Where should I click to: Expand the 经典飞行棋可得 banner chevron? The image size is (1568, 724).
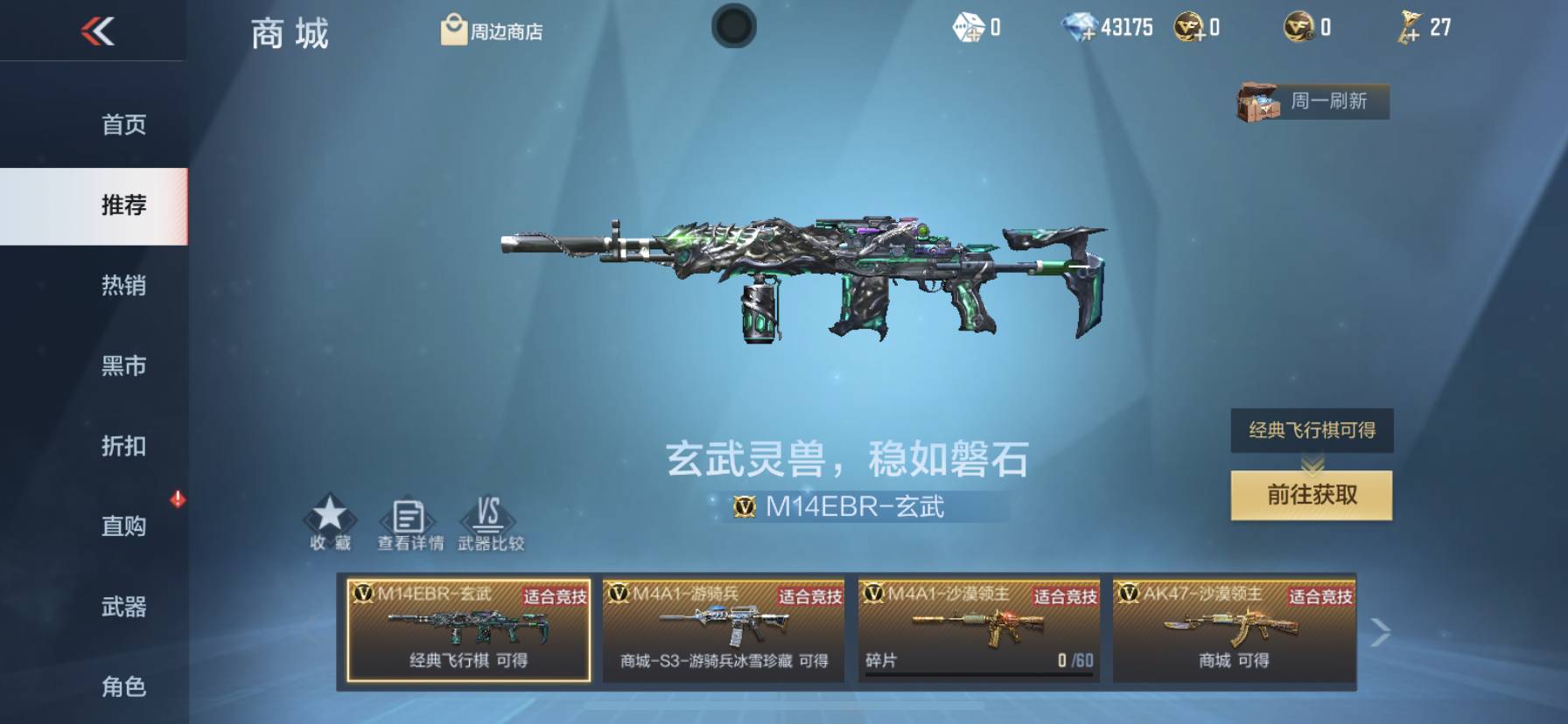1310,462
